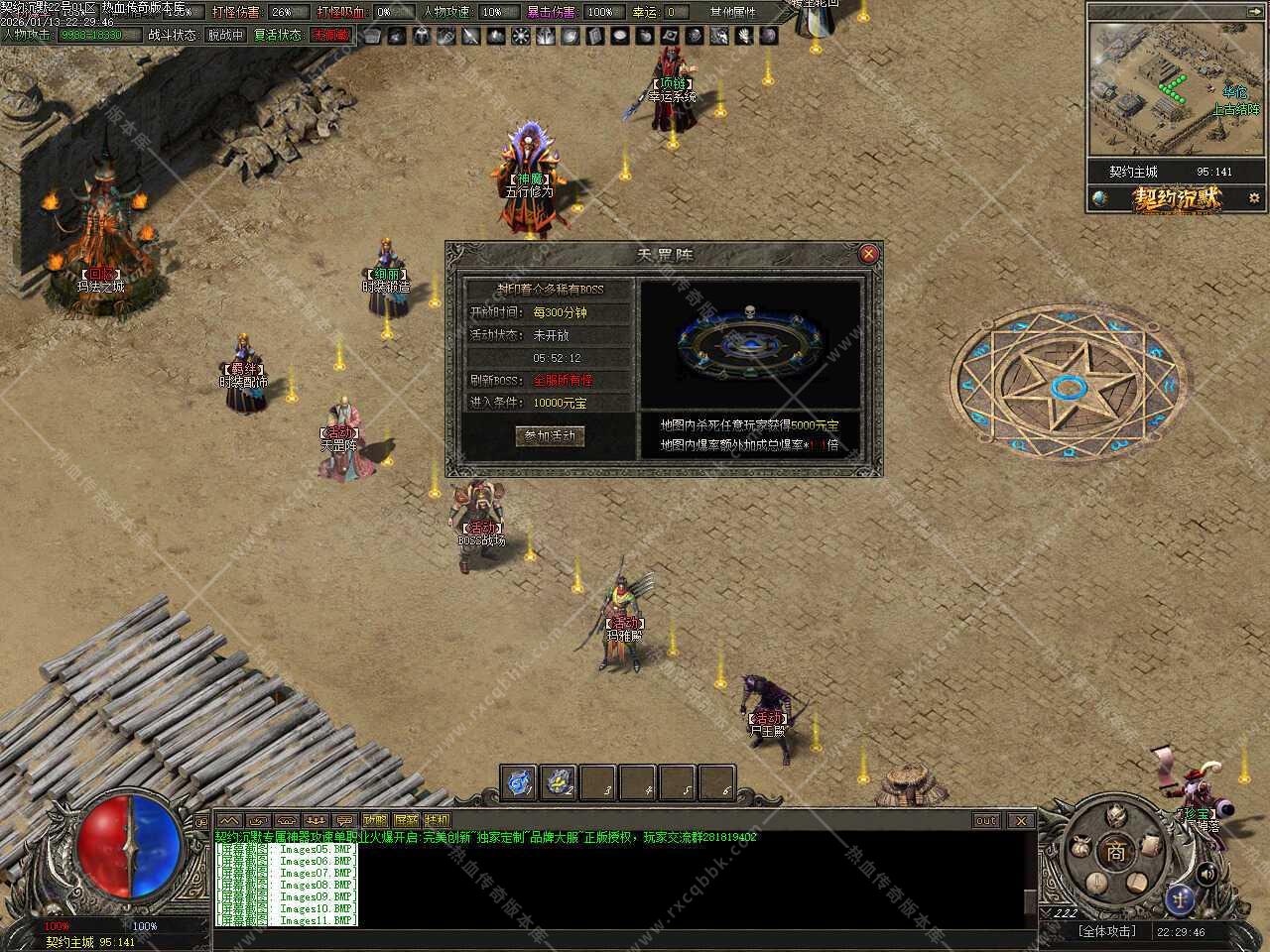Join the event via 参加活动 button

550,436
